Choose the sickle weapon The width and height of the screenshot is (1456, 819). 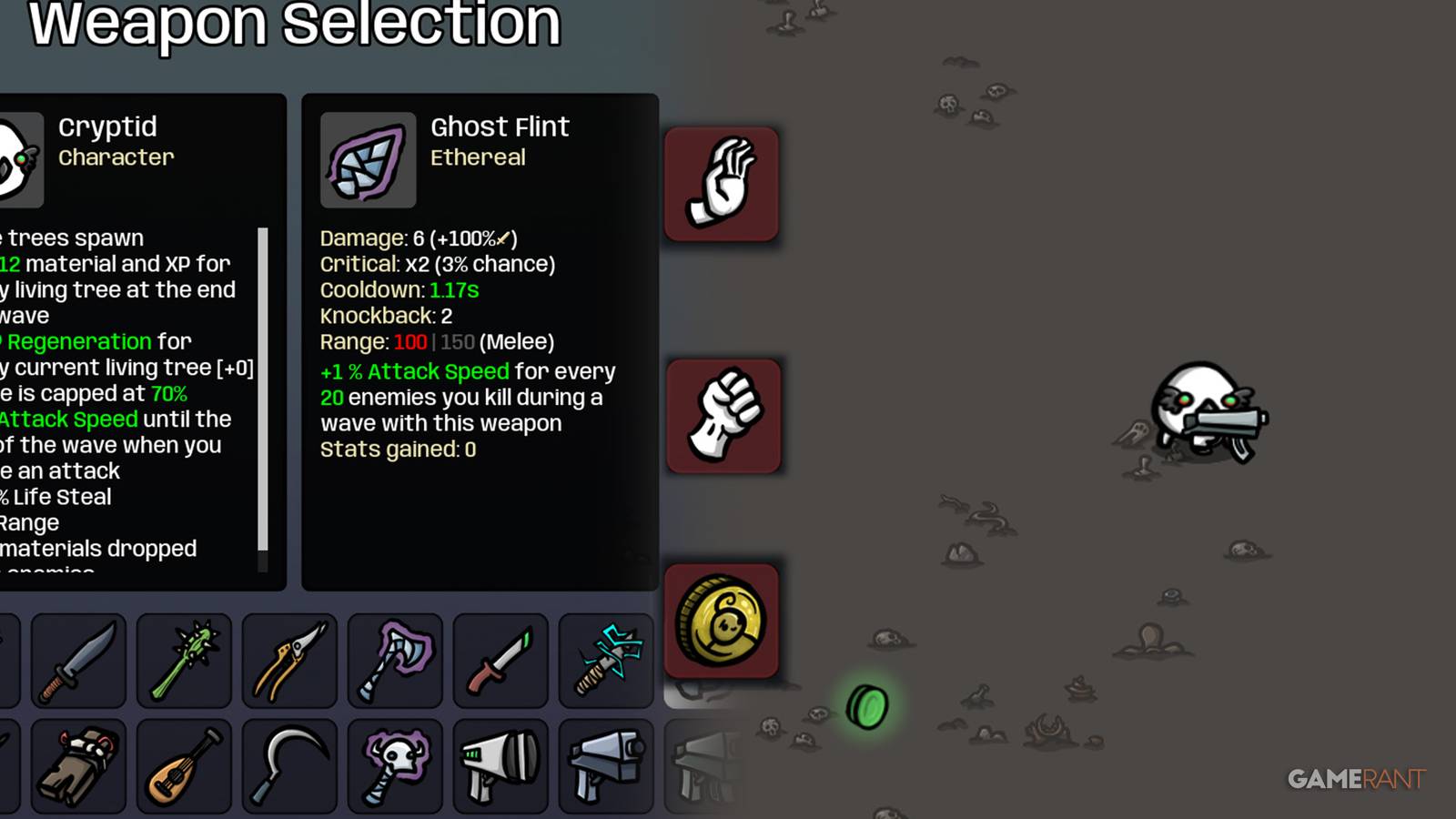point(288,764)
